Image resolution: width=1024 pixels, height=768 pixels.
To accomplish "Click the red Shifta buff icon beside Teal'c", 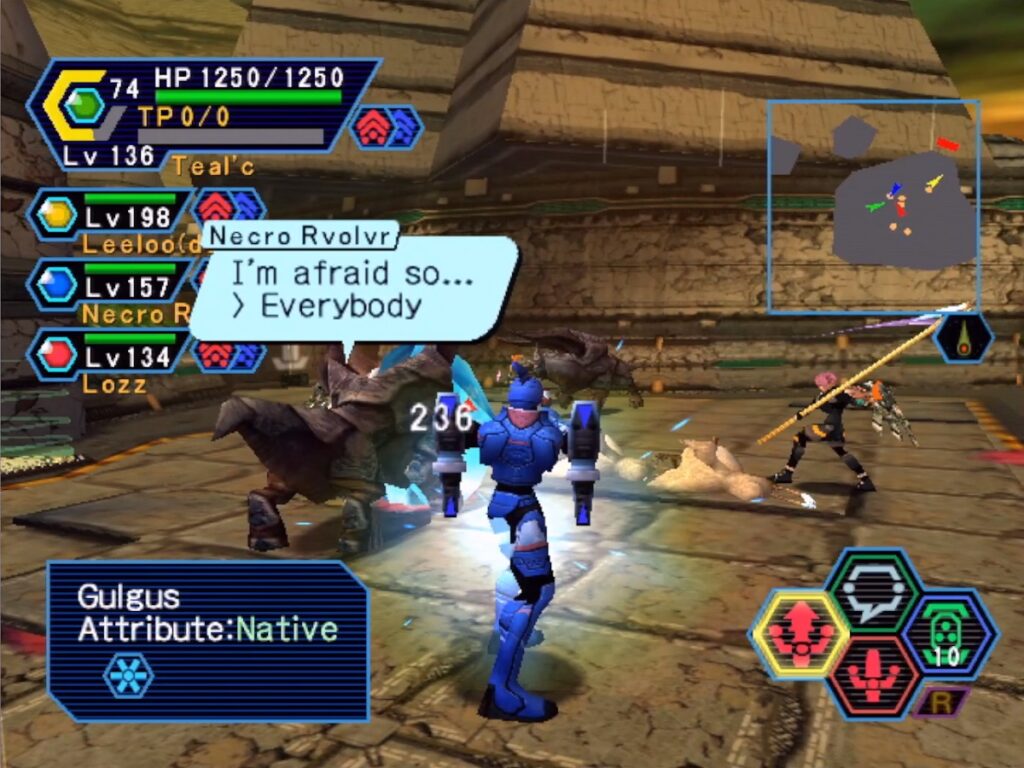I will [x=372, y=127].
